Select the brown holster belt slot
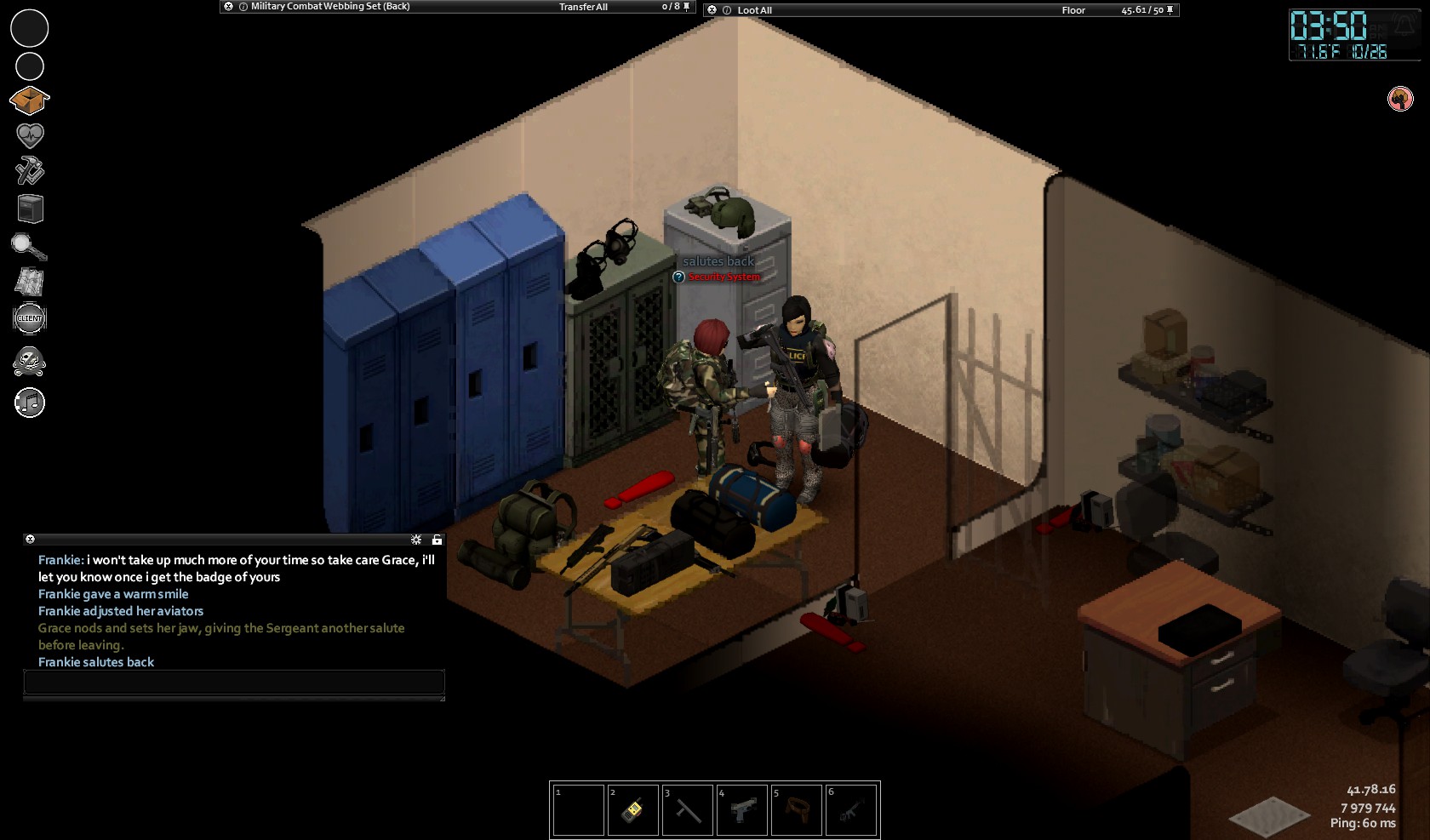Screen dimensions: 1430x840 797,810
